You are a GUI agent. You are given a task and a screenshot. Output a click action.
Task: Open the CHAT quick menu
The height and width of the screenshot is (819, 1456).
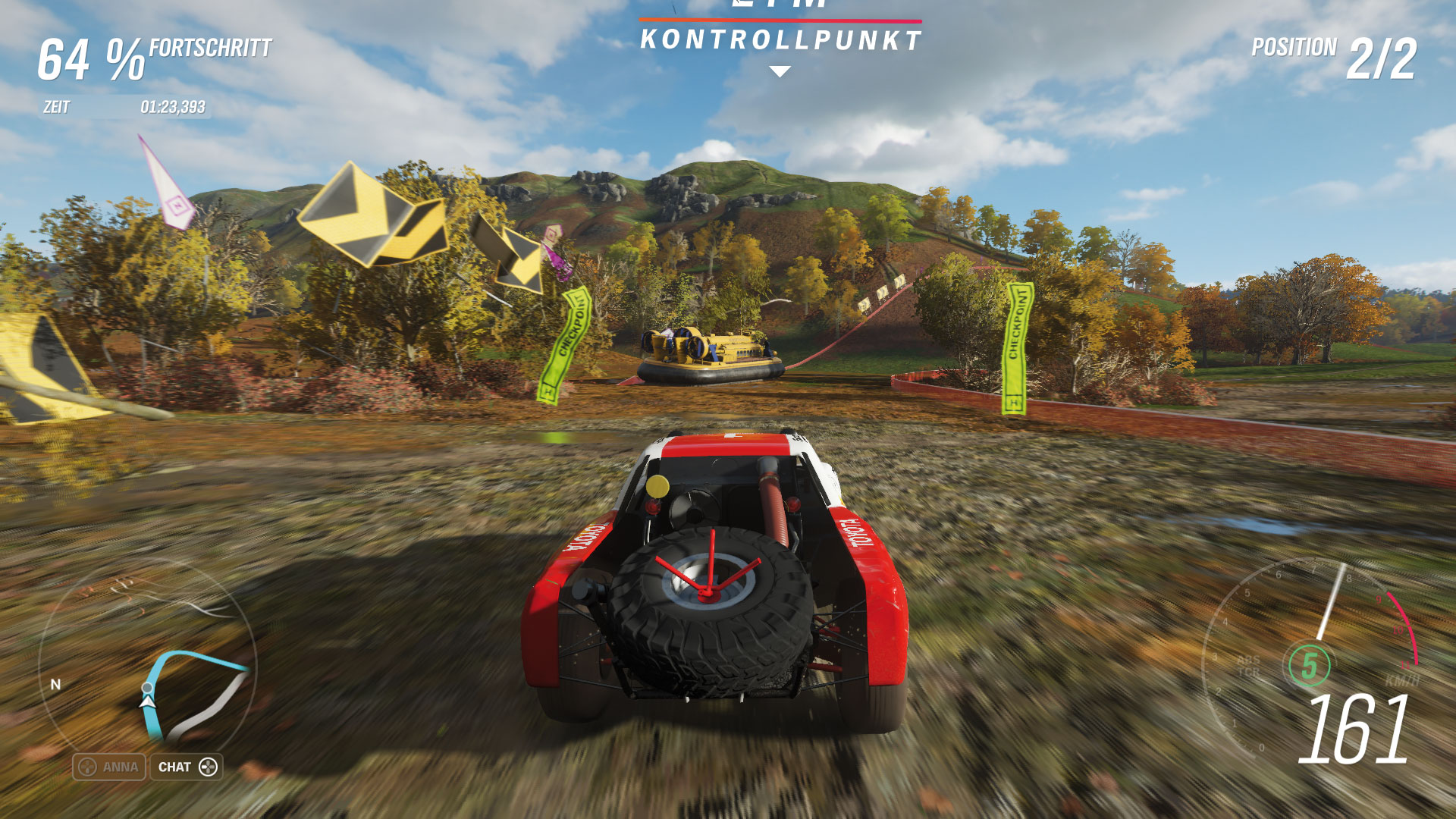187,767
